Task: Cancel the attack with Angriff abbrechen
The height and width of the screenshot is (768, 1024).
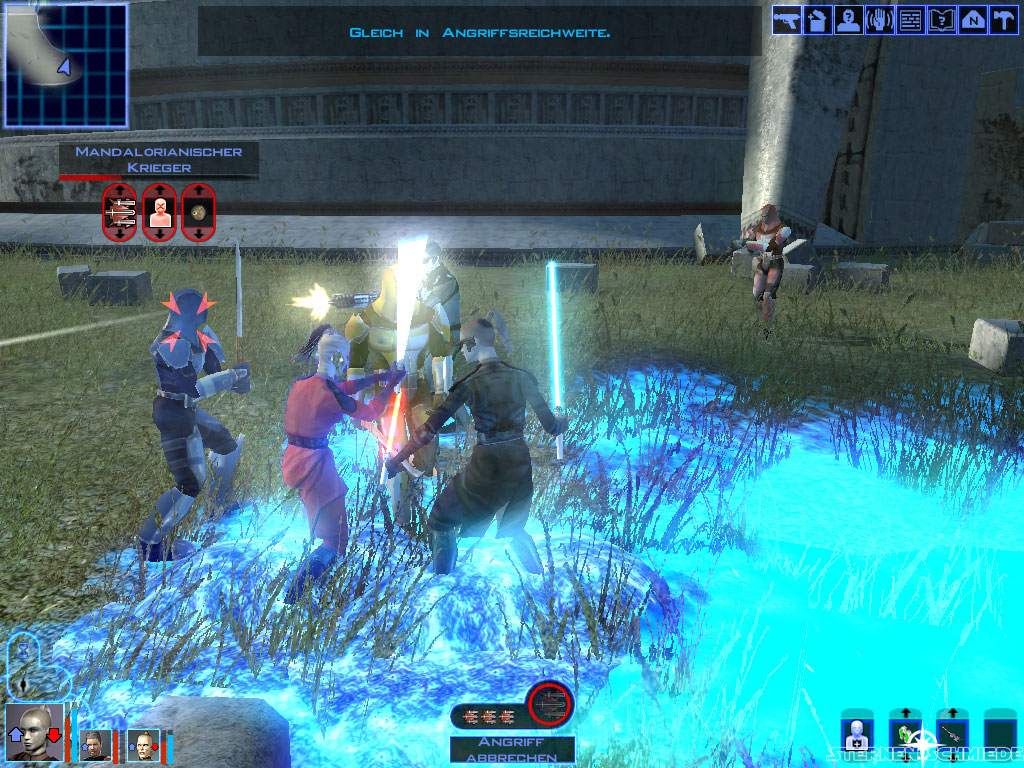Action: pyautogui.click(x=512, y=749)
